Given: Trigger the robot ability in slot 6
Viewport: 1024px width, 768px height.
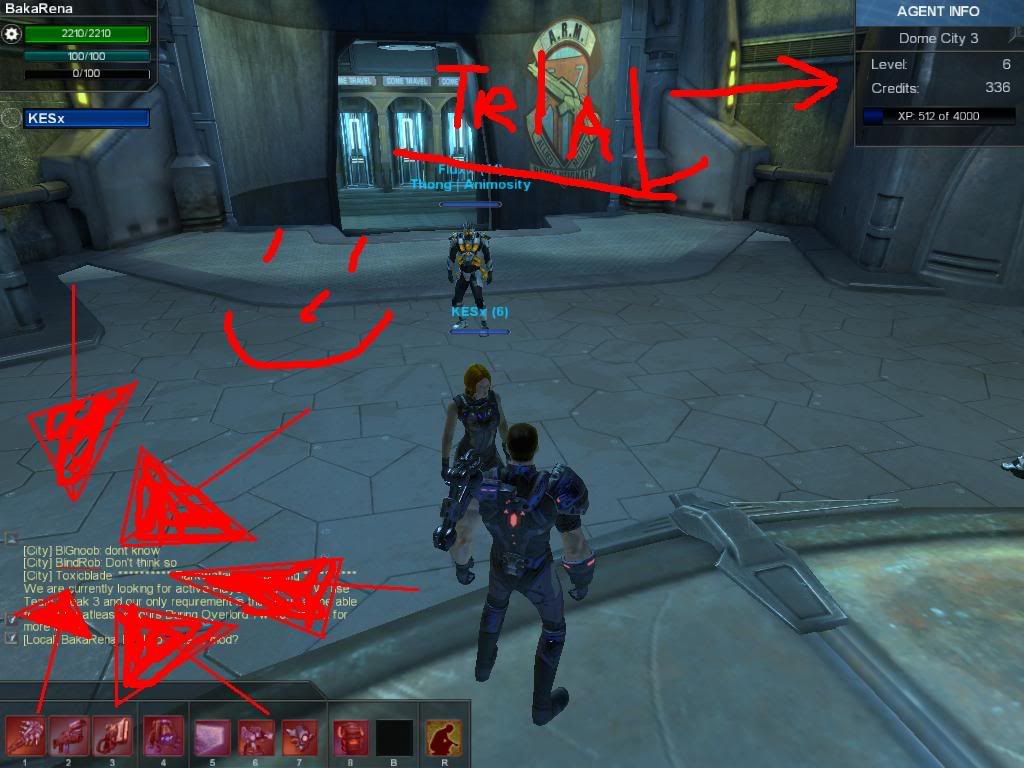Looking at the screenshot, I should click(256, 736).
